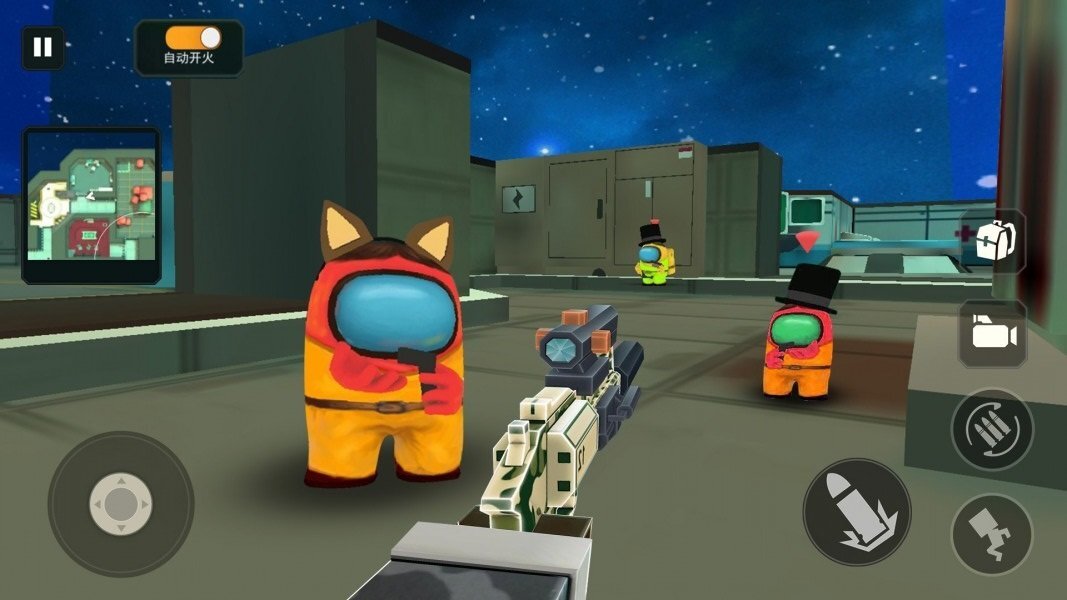Fire the weapon with the bullet button

[857, 512]
